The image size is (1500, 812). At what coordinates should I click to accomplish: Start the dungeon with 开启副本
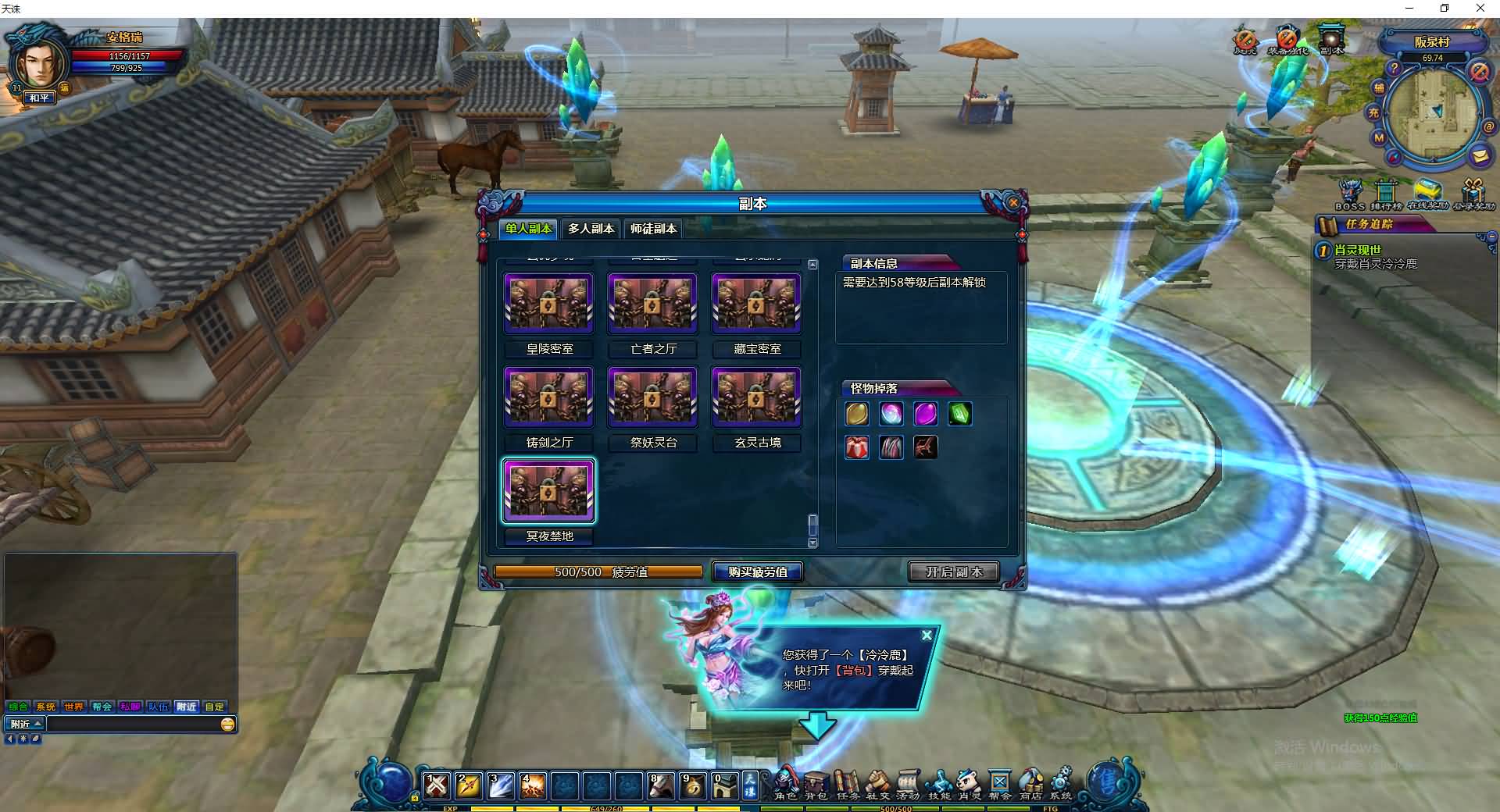click(x=954, y=572)
